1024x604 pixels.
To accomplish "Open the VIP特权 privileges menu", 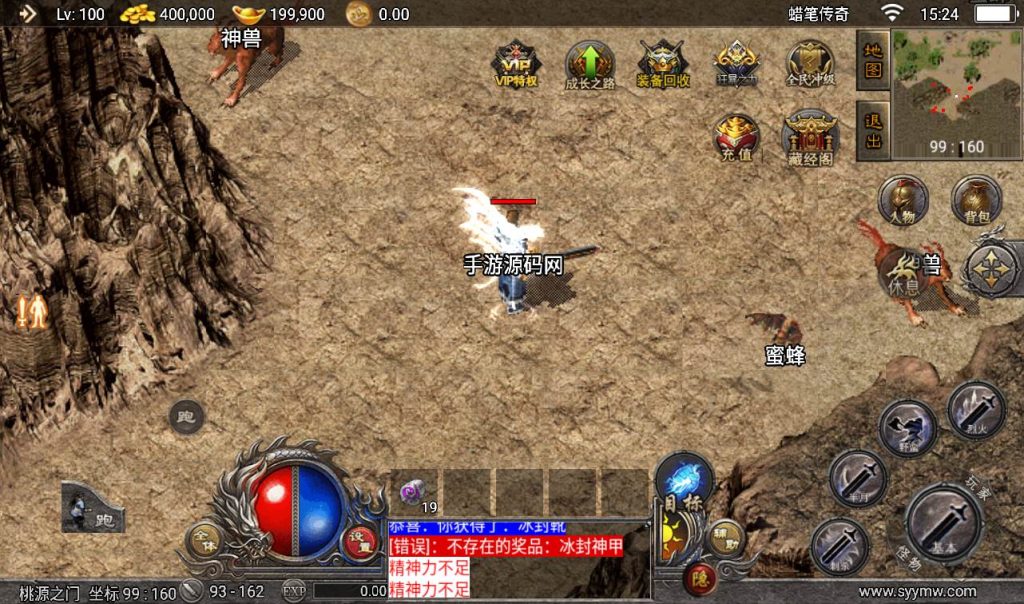I will tap(517, 64).
